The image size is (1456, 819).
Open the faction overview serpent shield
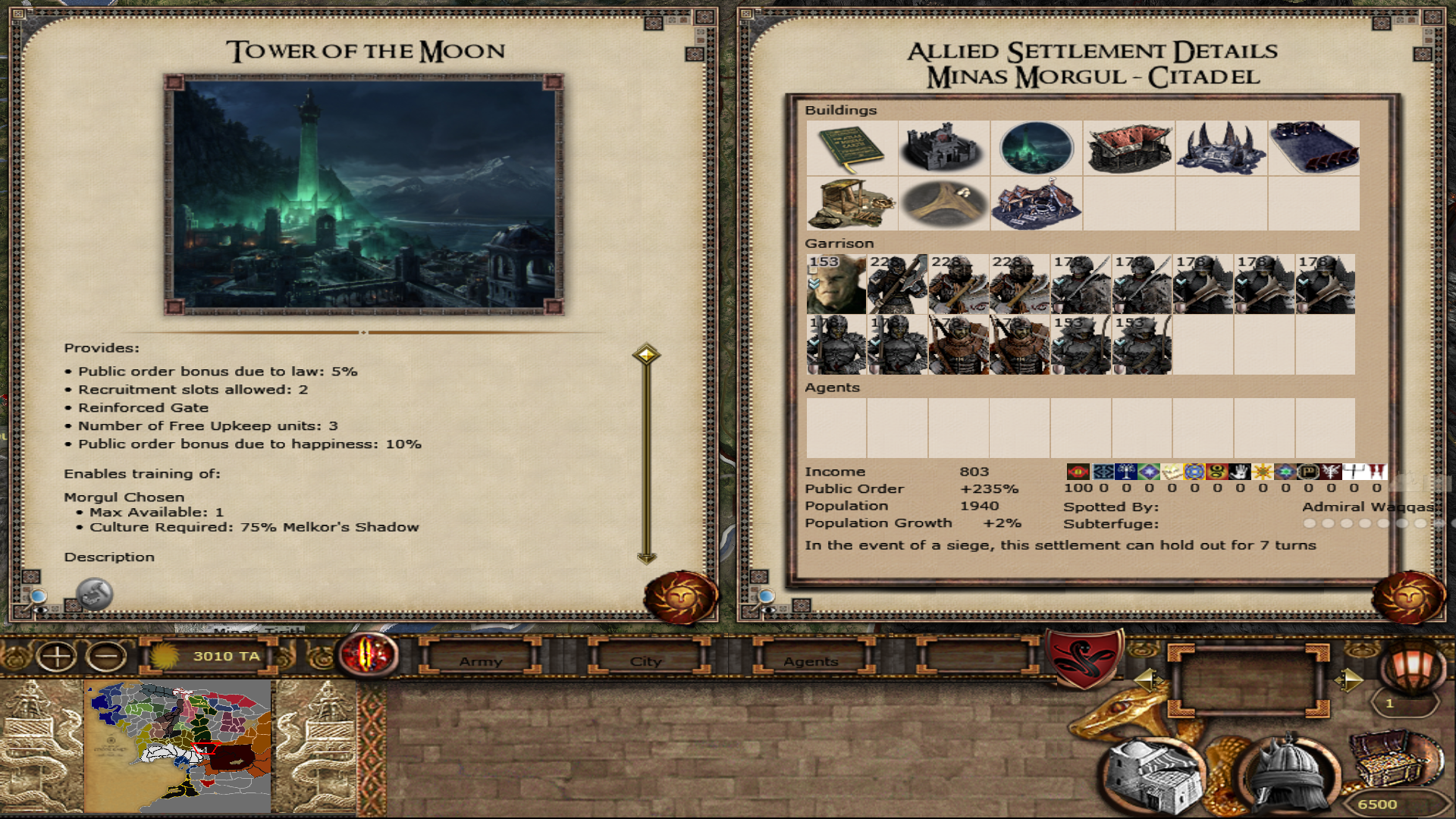click(1084, 657)
